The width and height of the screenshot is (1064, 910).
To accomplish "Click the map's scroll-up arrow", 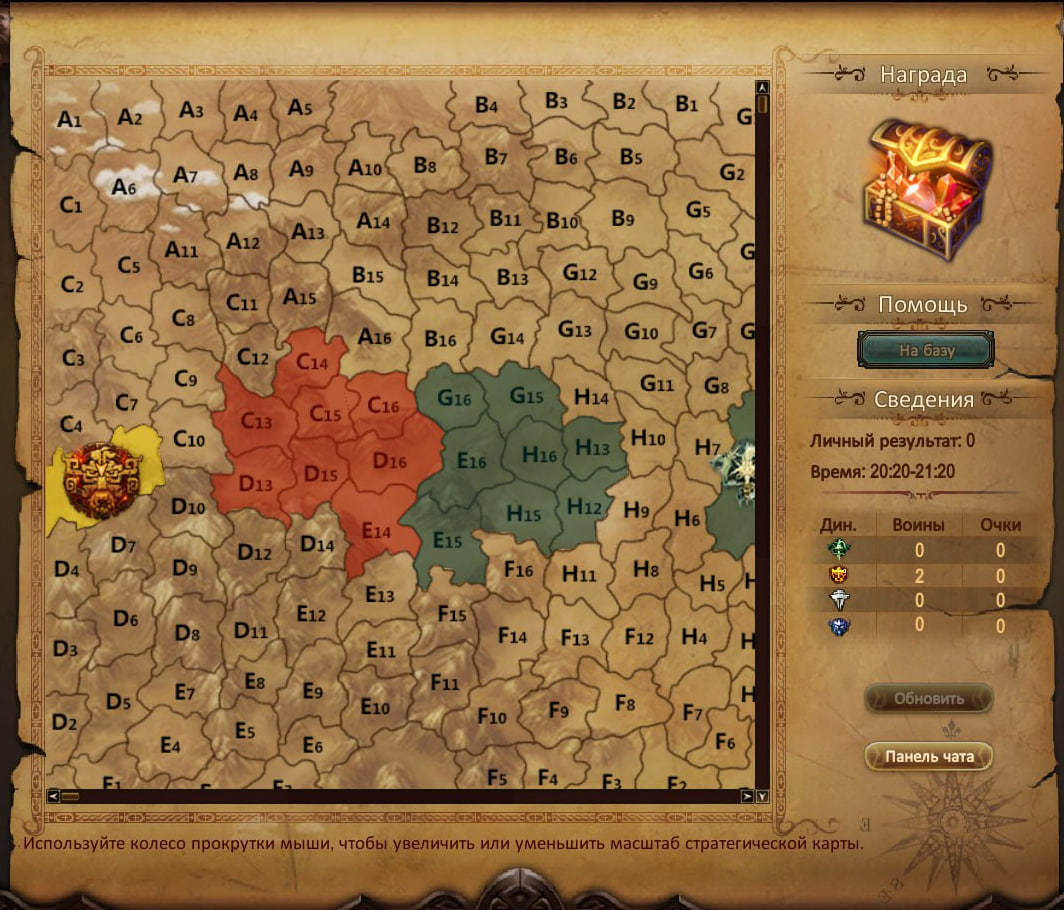I will click(x=762, y=87).
